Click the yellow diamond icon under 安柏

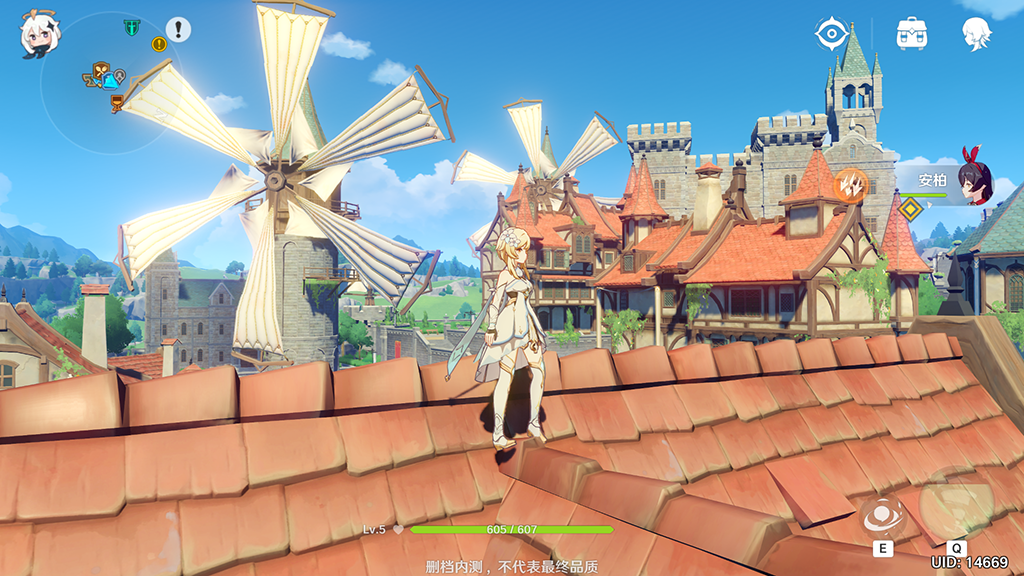pos(909,209)
